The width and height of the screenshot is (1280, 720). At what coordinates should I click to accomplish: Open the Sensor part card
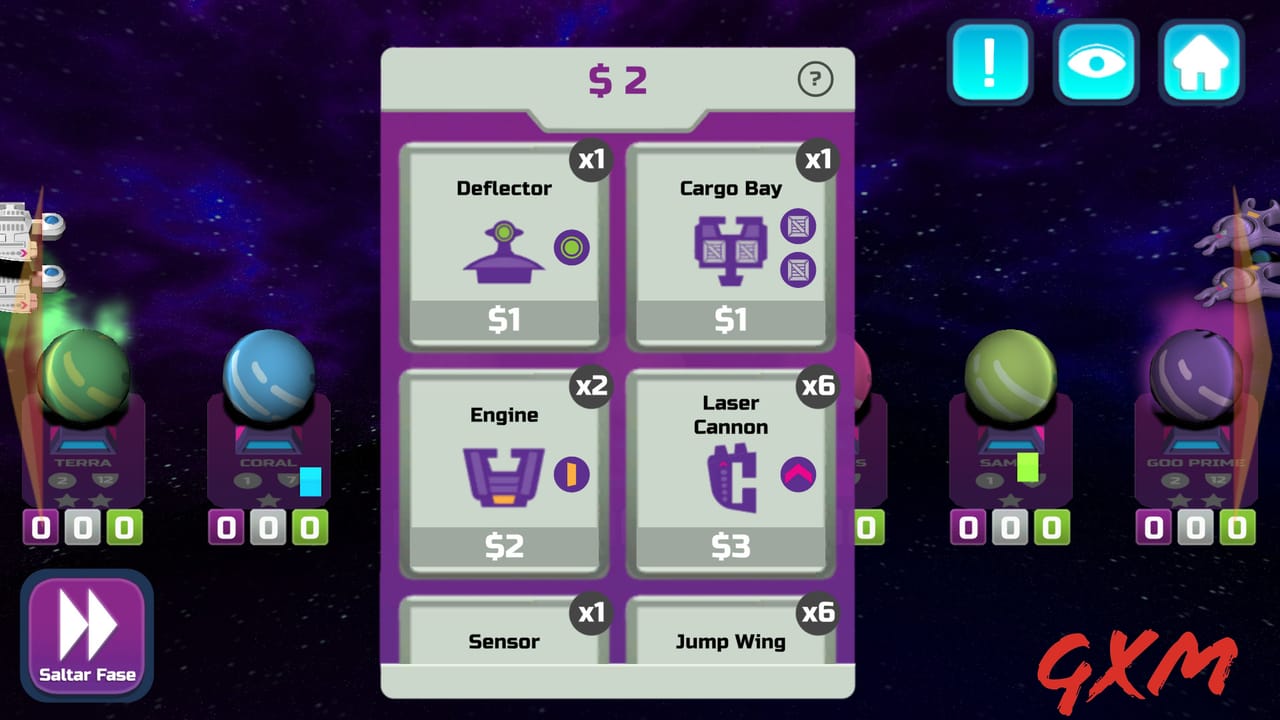coord(504,642)
